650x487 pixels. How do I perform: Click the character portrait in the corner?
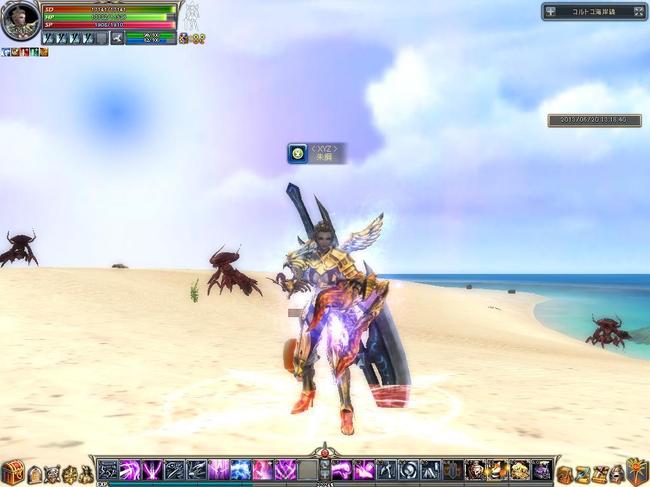[19, 20]
